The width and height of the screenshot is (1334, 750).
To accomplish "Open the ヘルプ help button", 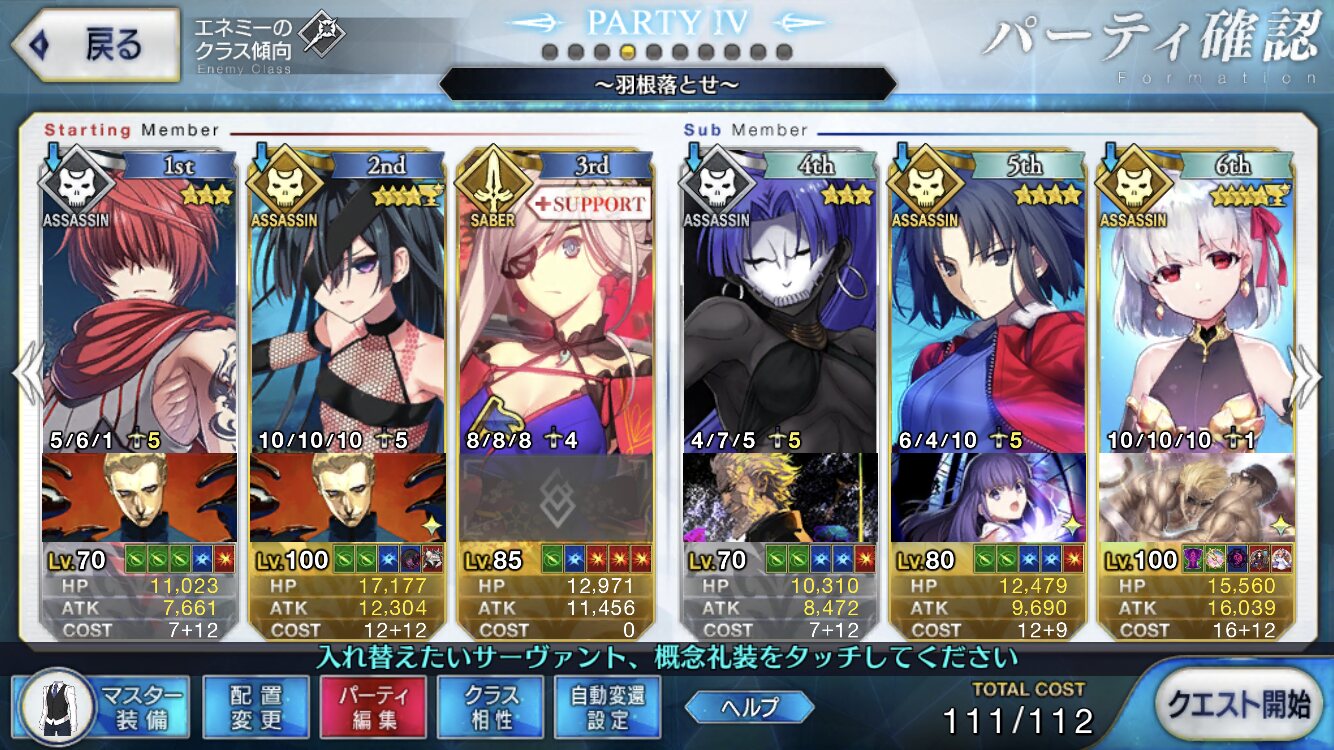I will click(749, 707).
